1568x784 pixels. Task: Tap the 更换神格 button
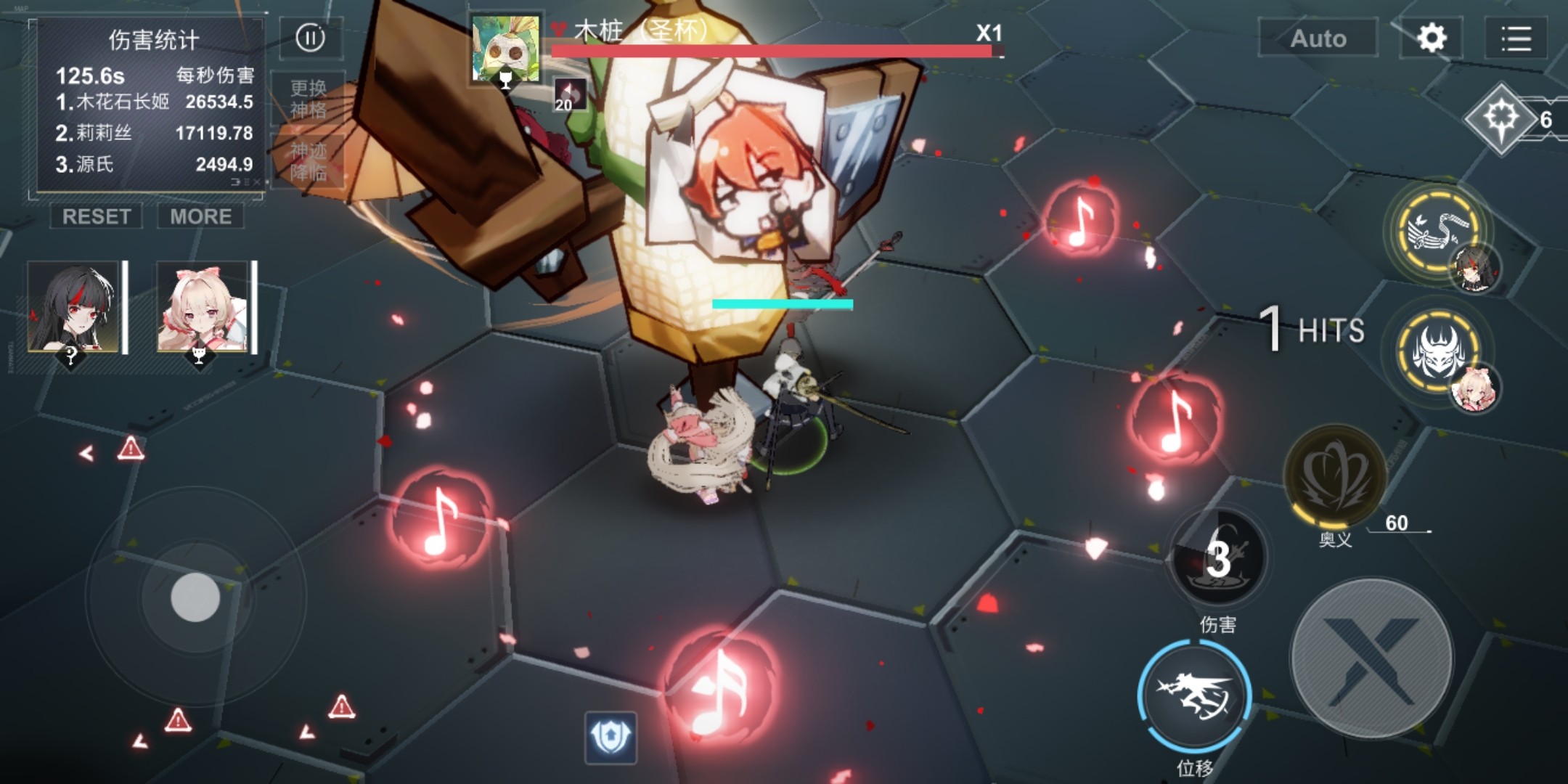(308, 99)
